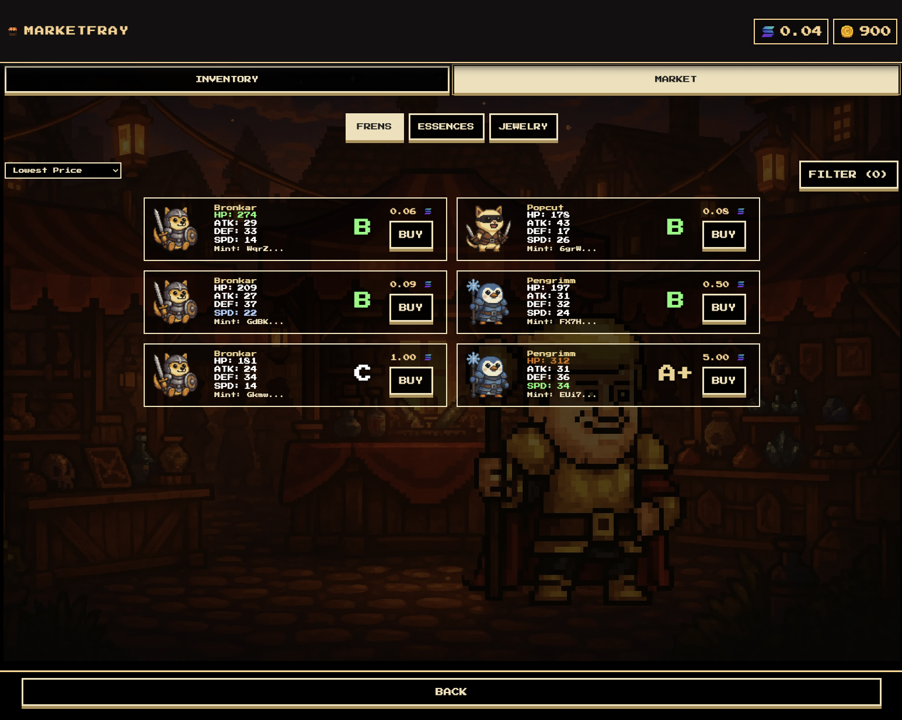Buy the C-rank Bronkar for 1.00
Image resolution: width=902 pixels, height=720 pixels.
[410, 381]
